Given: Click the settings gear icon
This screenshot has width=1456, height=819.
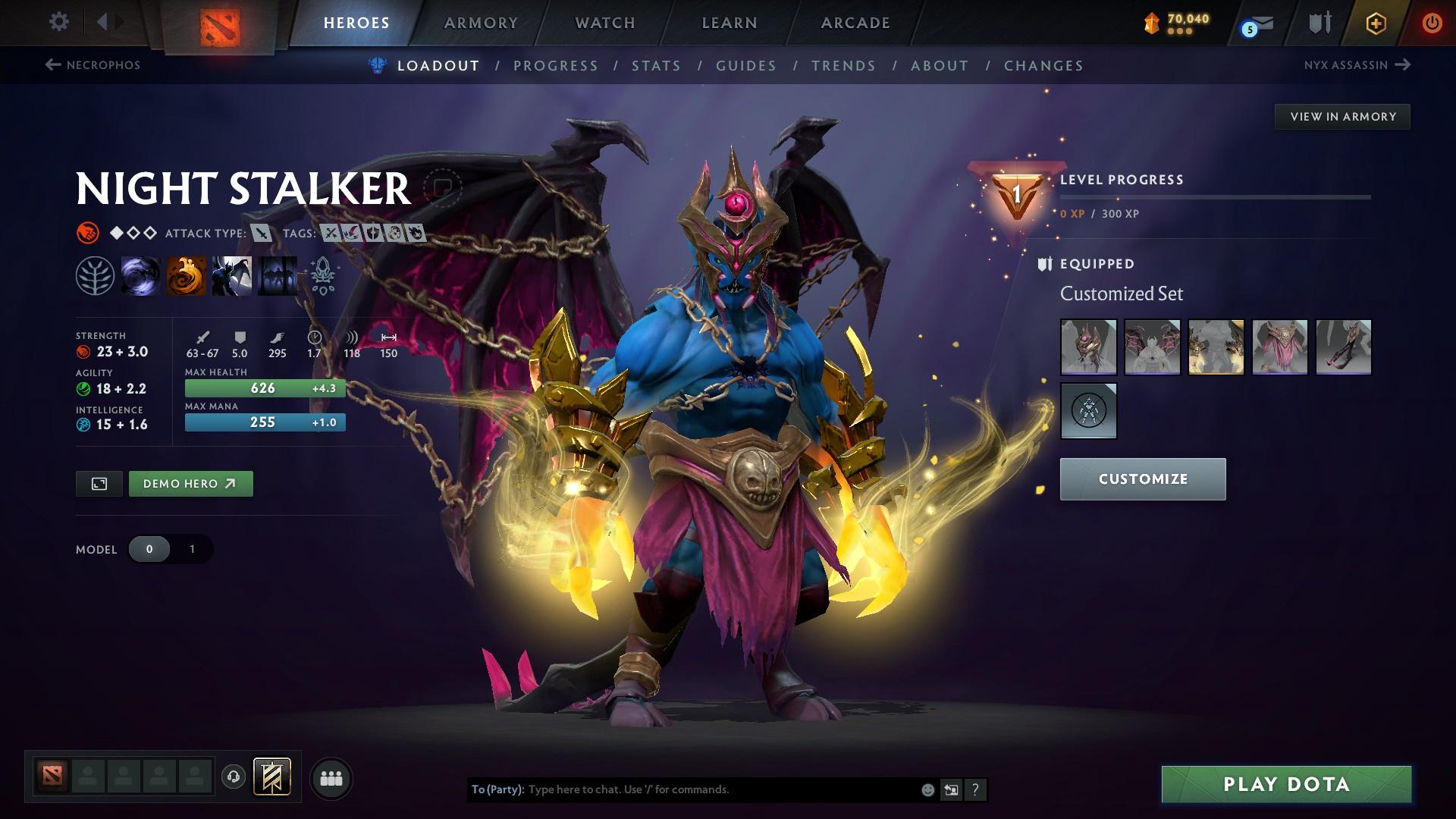Looking at the screenshot, I should (58, 22).
